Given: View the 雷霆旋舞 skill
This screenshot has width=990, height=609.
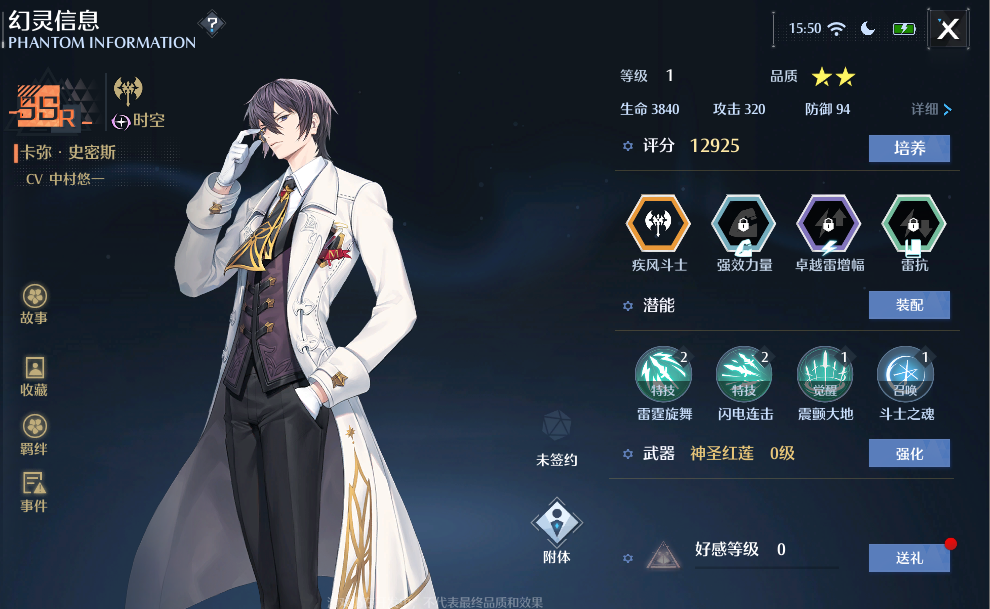Looking at the screenshot, I should coord(664,375).
